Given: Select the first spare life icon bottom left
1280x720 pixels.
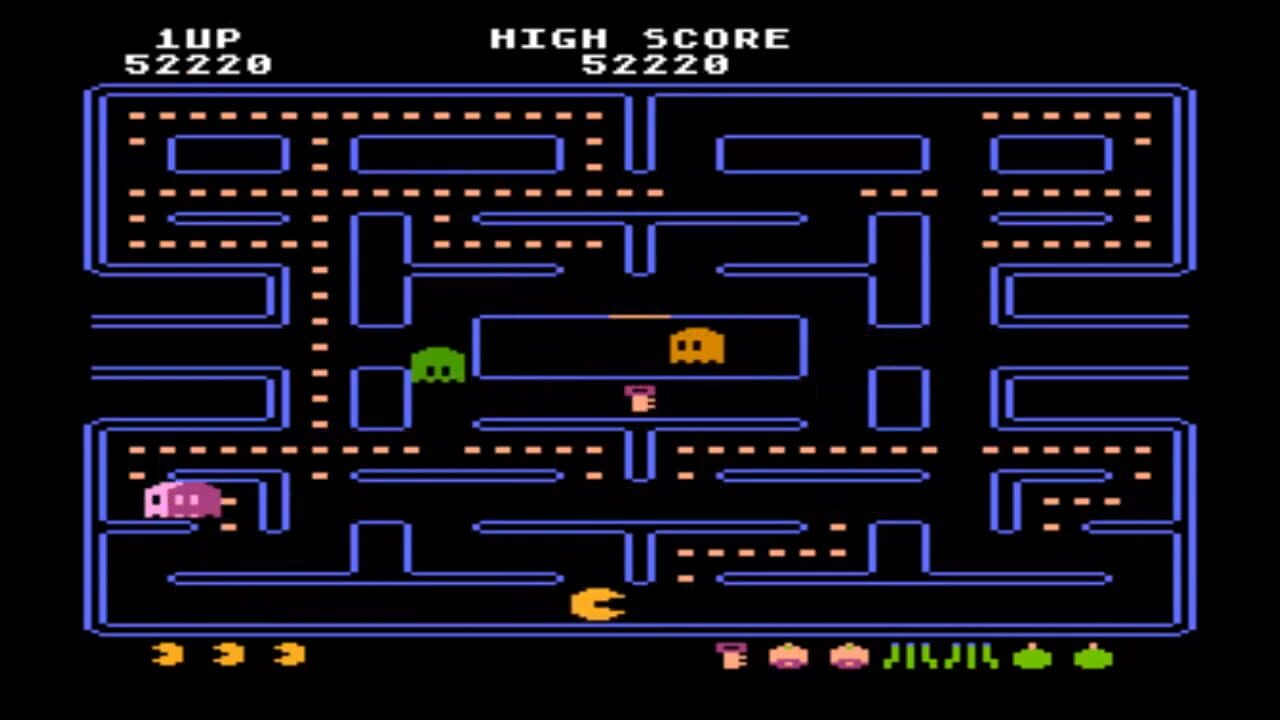Looking at the screenshot, I should pos(168,655).
